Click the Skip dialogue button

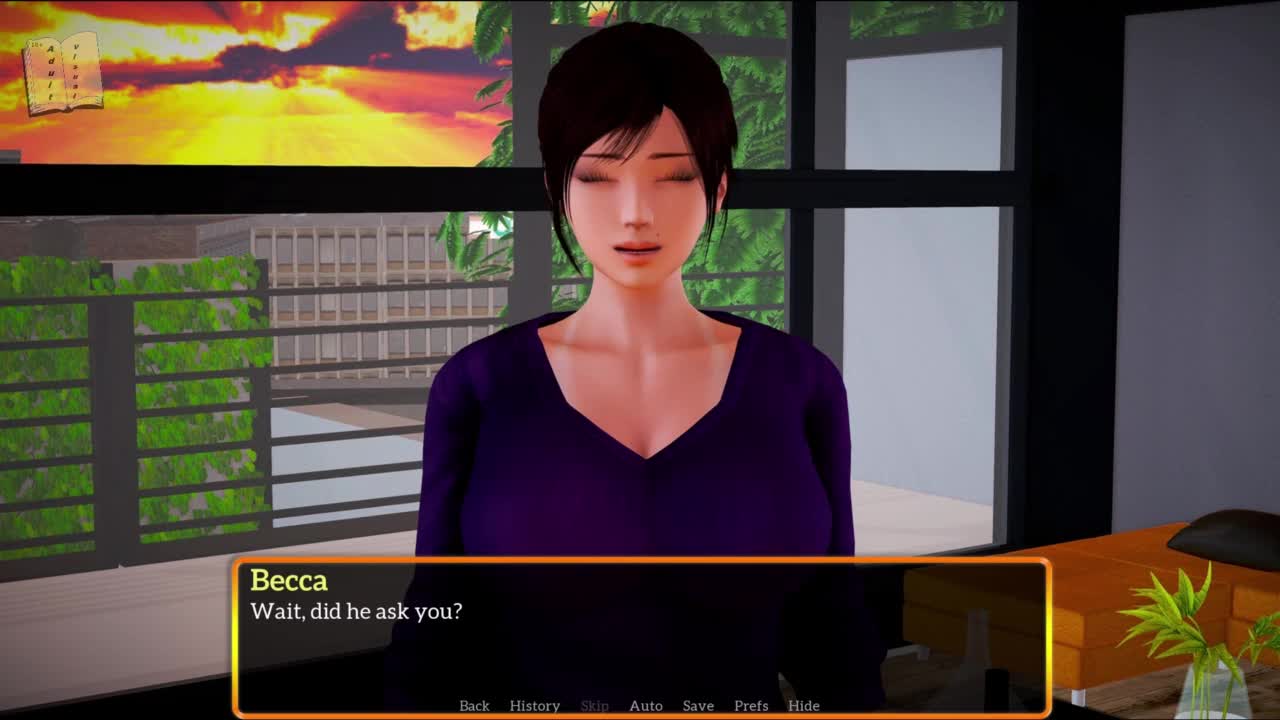594,705
